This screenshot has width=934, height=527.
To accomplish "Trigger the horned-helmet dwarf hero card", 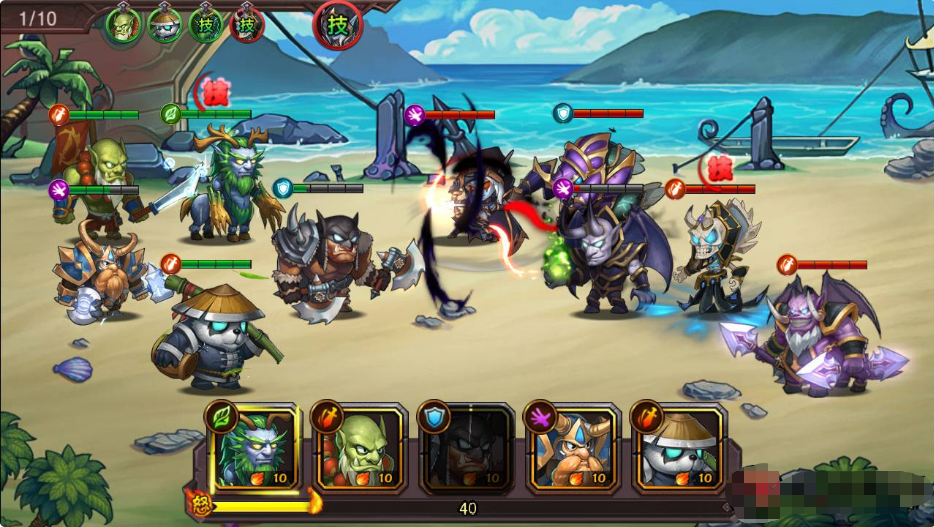I will tap(573, 448).
